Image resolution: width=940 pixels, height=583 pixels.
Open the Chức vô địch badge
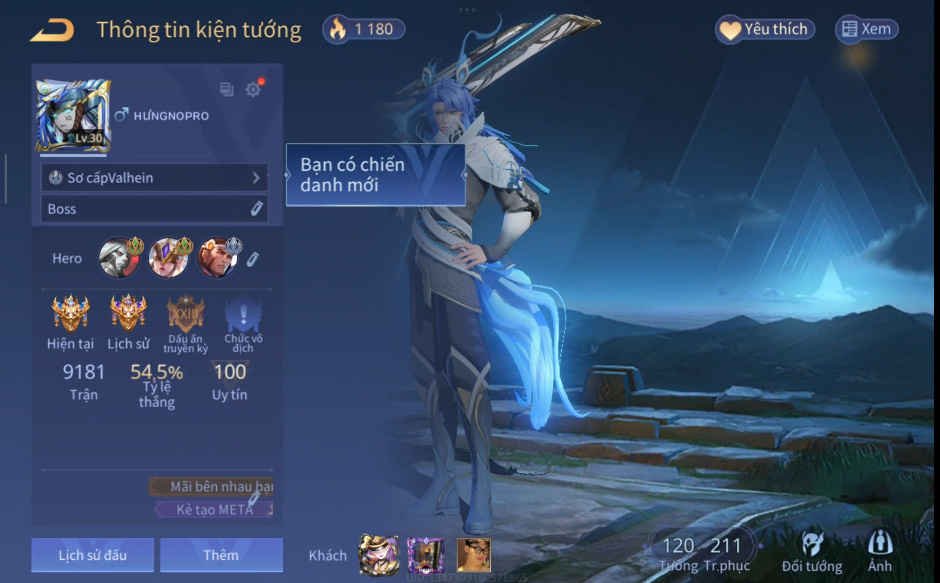pyautogui.click(x=243, y=316)
